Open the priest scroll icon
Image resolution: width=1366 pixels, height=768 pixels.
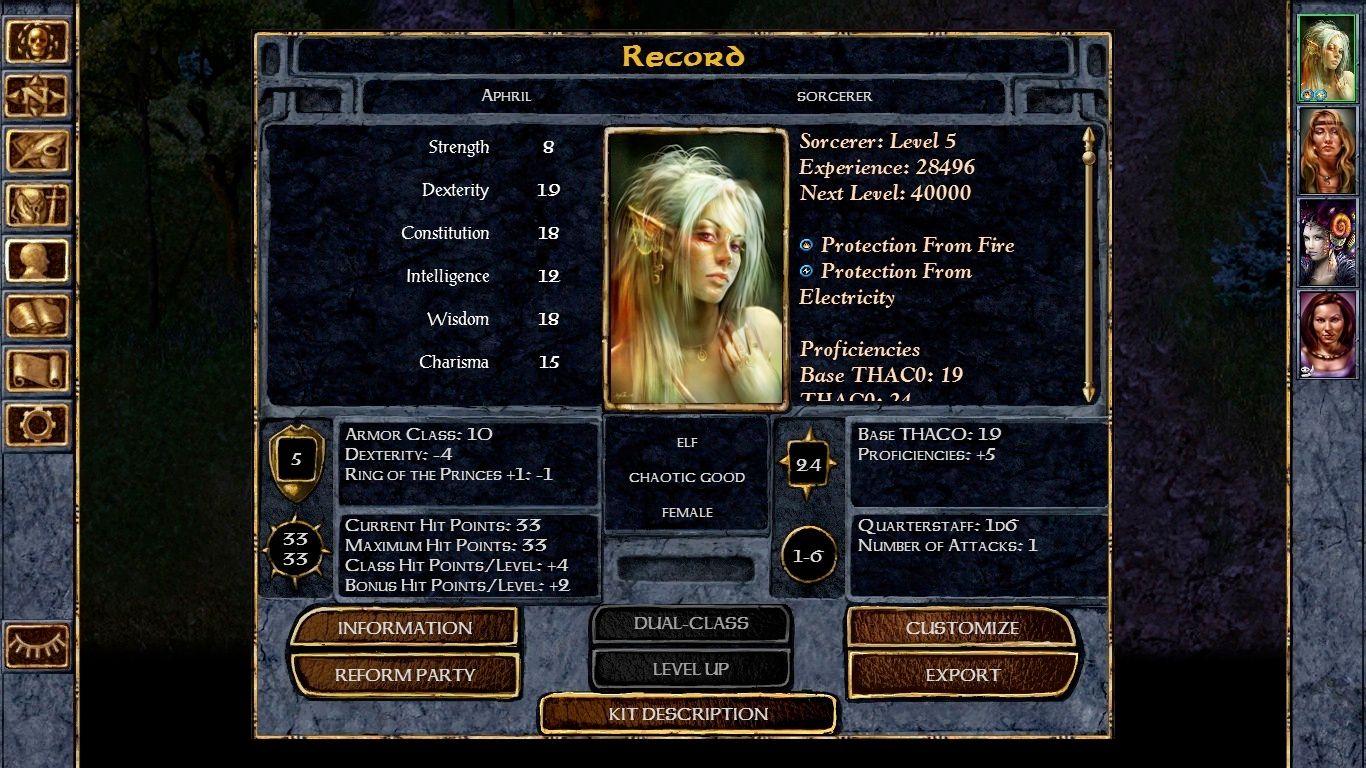[37, 371]
